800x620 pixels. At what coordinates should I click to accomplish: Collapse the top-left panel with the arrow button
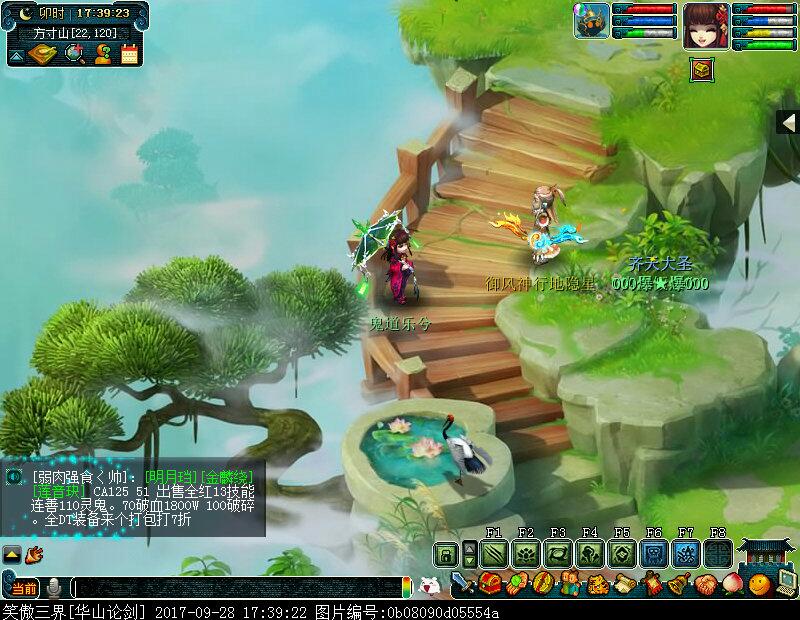click(x=17, y=56)
